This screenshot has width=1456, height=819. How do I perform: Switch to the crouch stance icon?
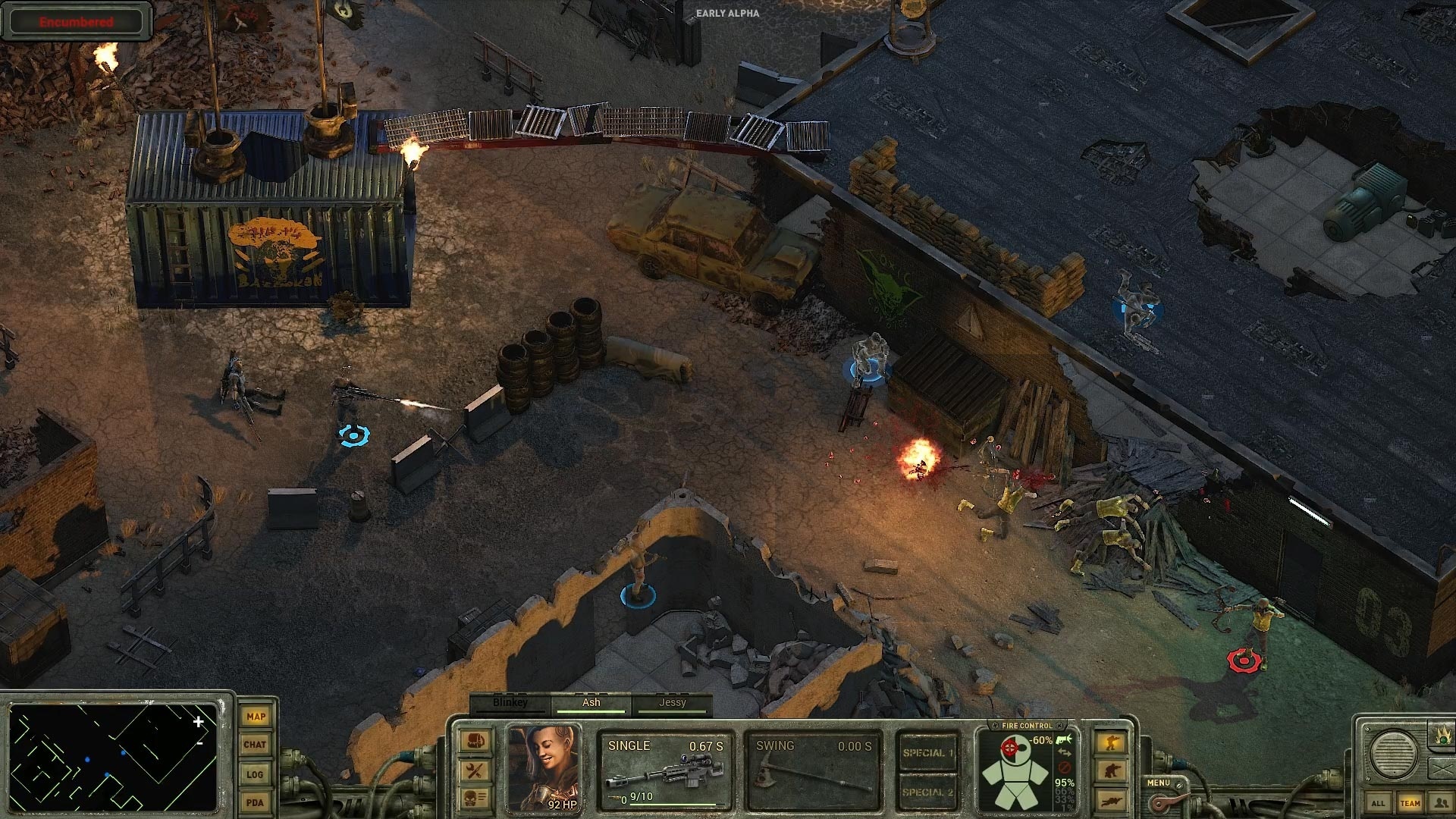(1110, 769)
